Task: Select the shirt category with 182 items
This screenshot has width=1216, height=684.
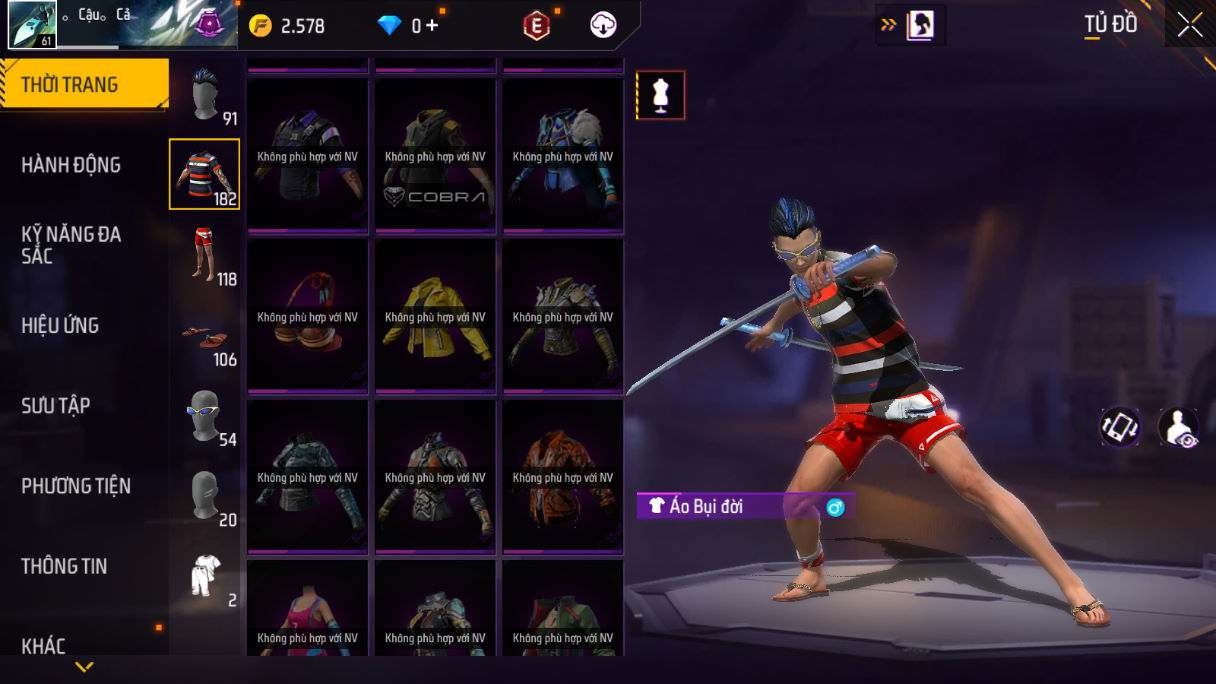Action: [204, 174]
